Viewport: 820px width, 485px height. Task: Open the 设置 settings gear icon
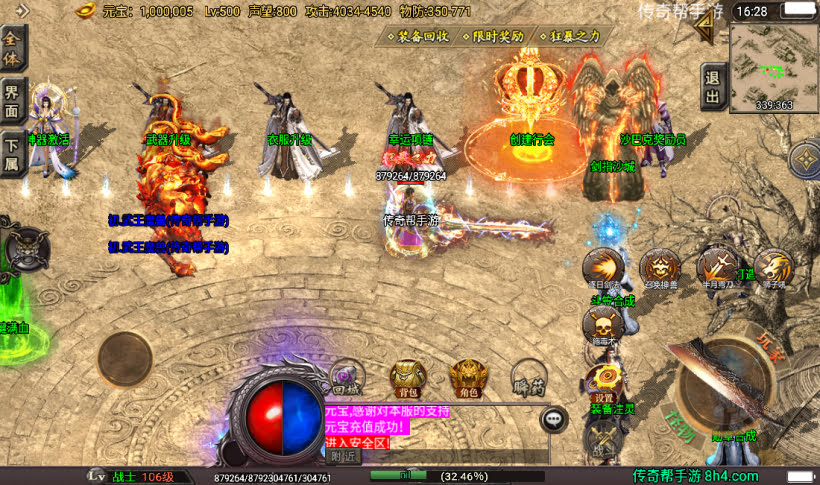(x=603, y=380)
